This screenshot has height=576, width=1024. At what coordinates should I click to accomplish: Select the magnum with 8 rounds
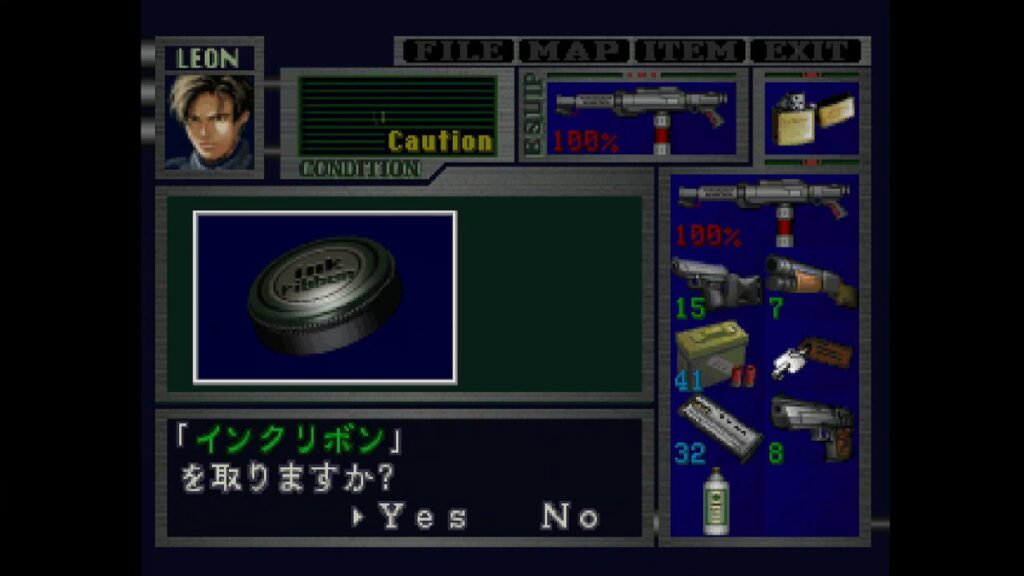(x=810, y=428)
